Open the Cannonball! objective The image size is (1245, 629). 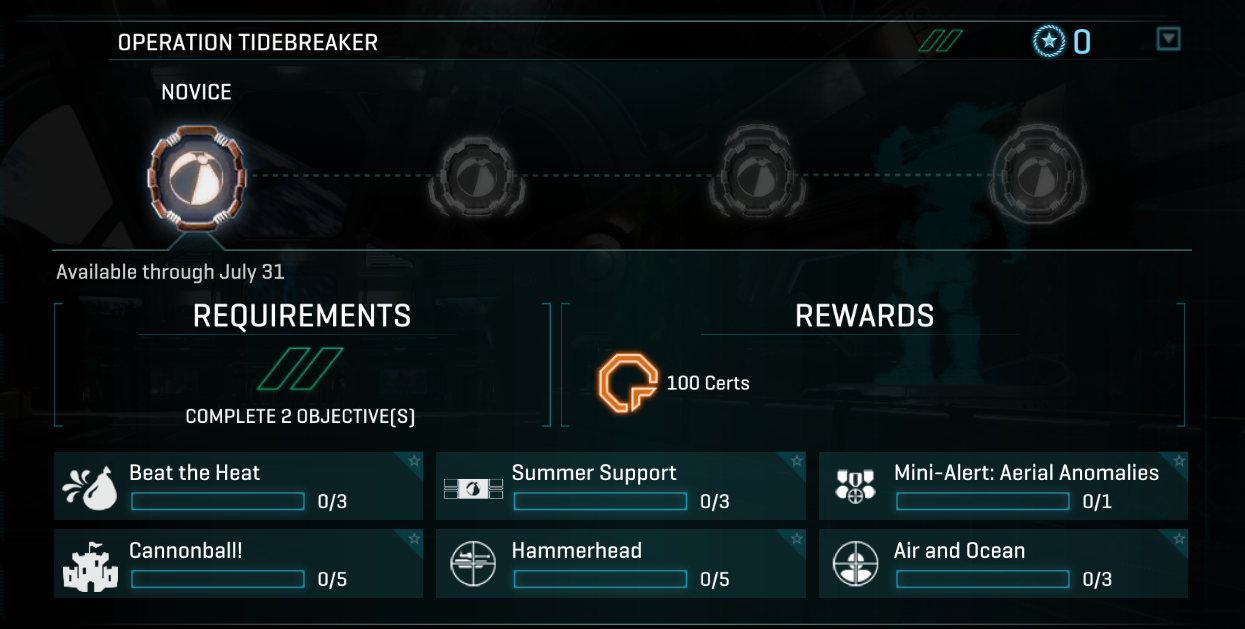pos(238,564)
